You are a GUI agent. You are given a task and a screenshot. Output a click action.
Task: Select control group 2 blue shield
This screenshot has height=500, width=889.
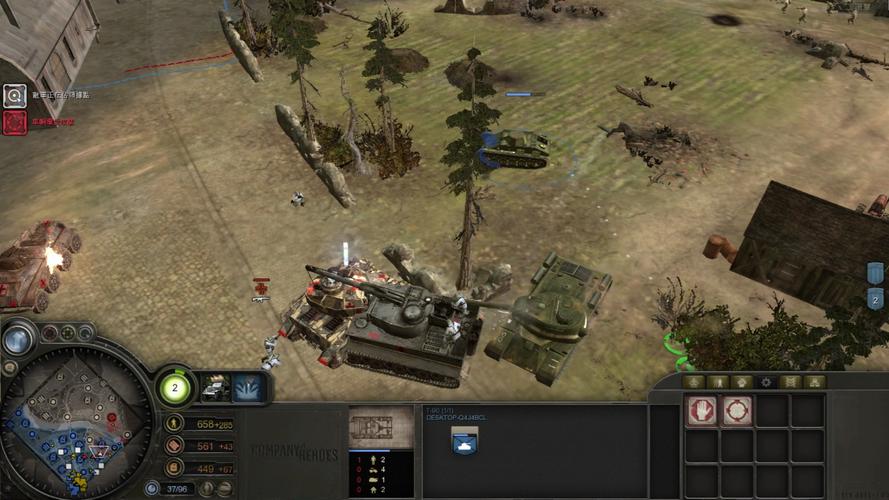(876, 297)
